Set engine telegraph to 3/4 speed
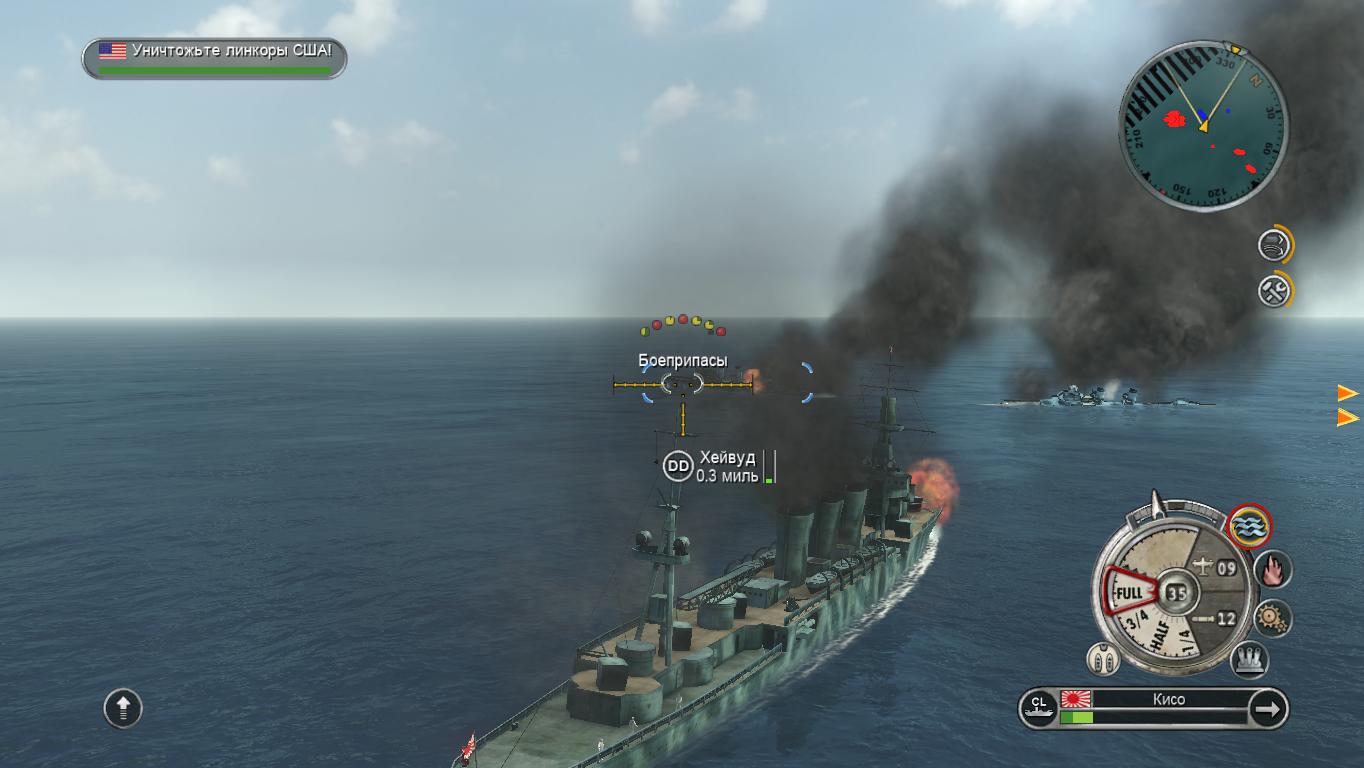Image resolution: width=1364 pixels, height=768 pixels. point(1136,622)
